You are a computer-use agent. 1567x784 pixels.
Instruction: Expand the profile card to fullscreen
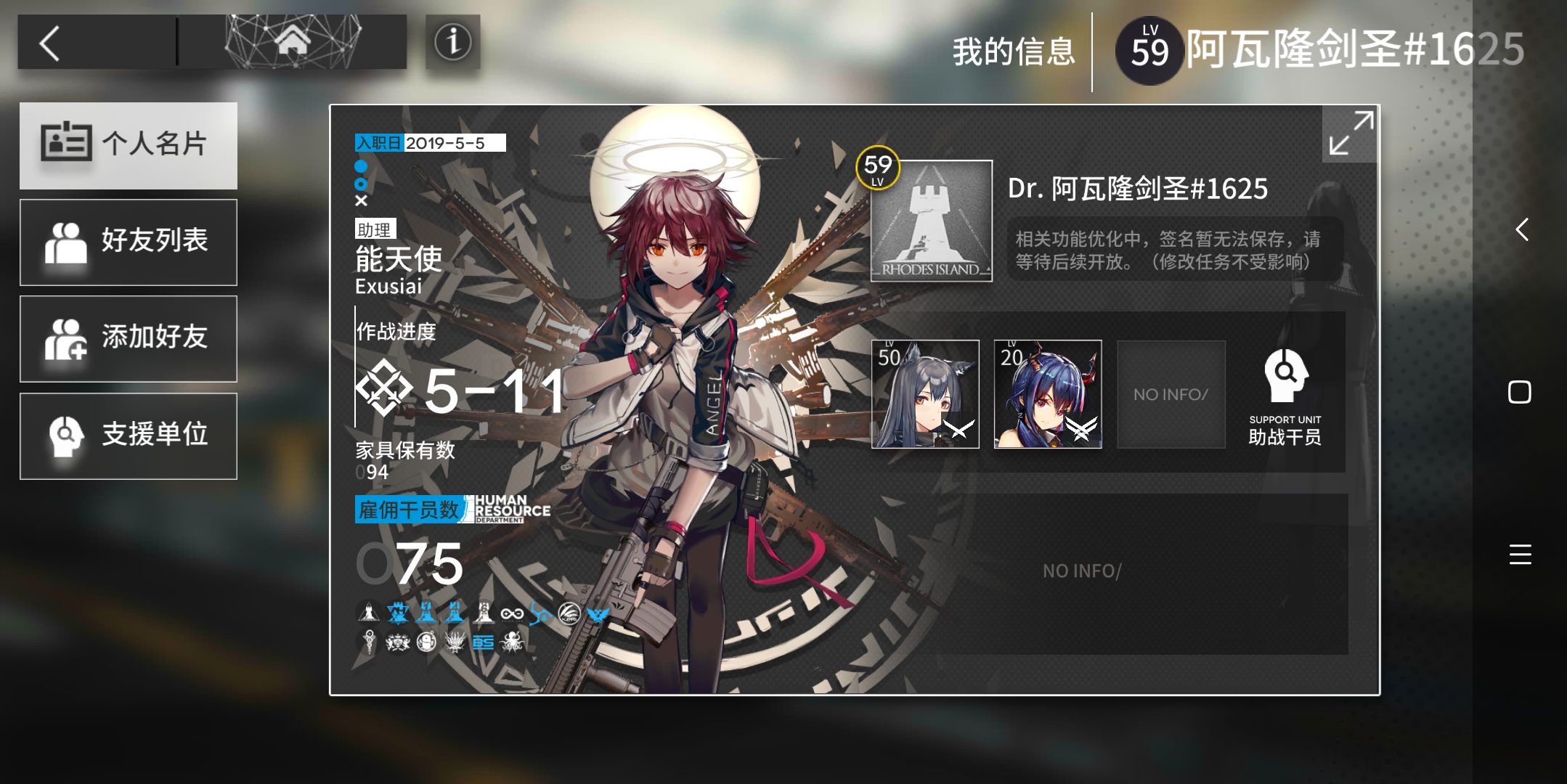pyautogui.click(x=1350, y=134)
